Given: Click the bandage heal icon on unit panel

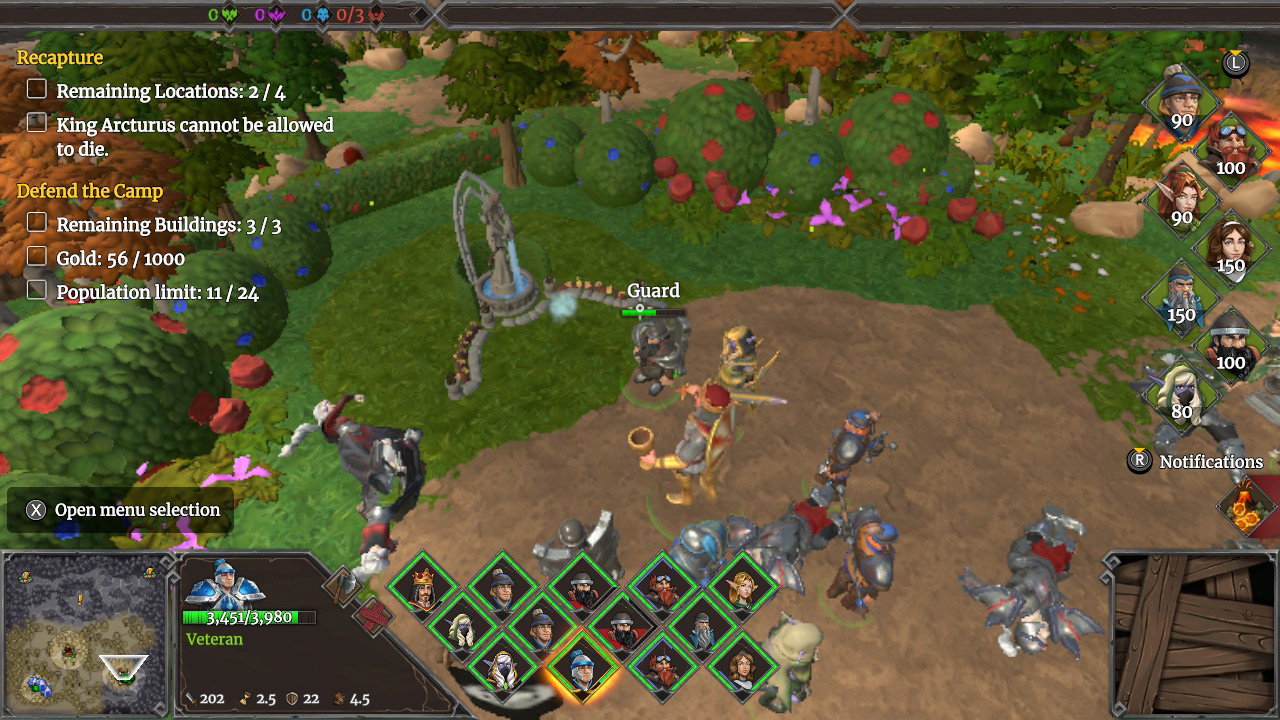Looking at the screenshot, I should coord(373,616).
